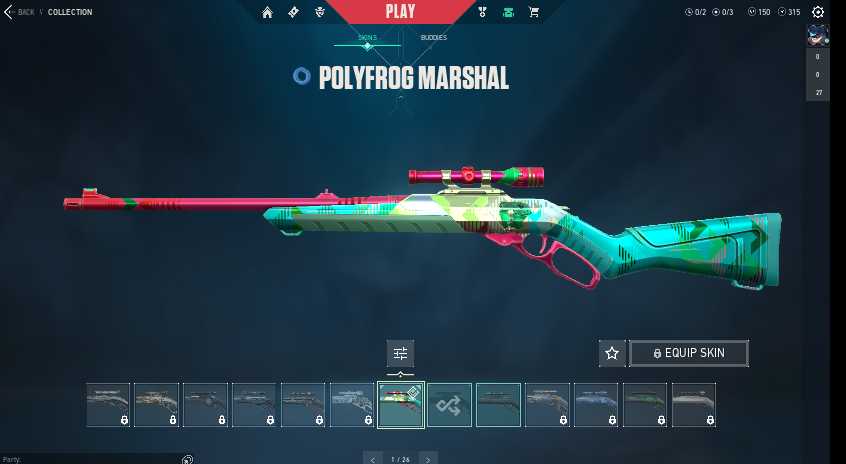The image size is (846, 464).
Task: Click the Equip Skin button
Action: pos(688,353)
